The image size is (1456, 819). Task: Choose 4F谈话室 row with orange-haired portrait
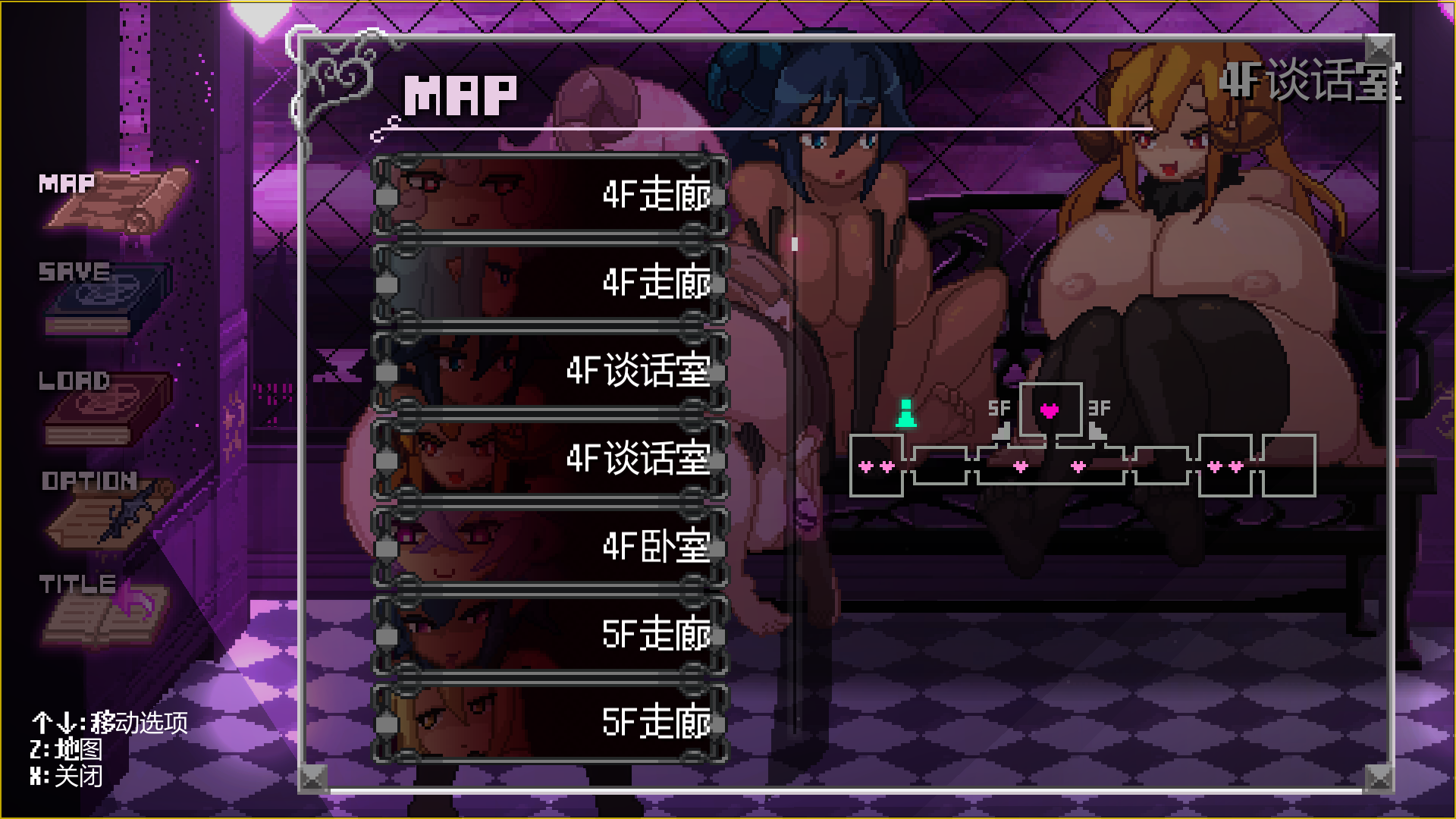click(550, 459)
